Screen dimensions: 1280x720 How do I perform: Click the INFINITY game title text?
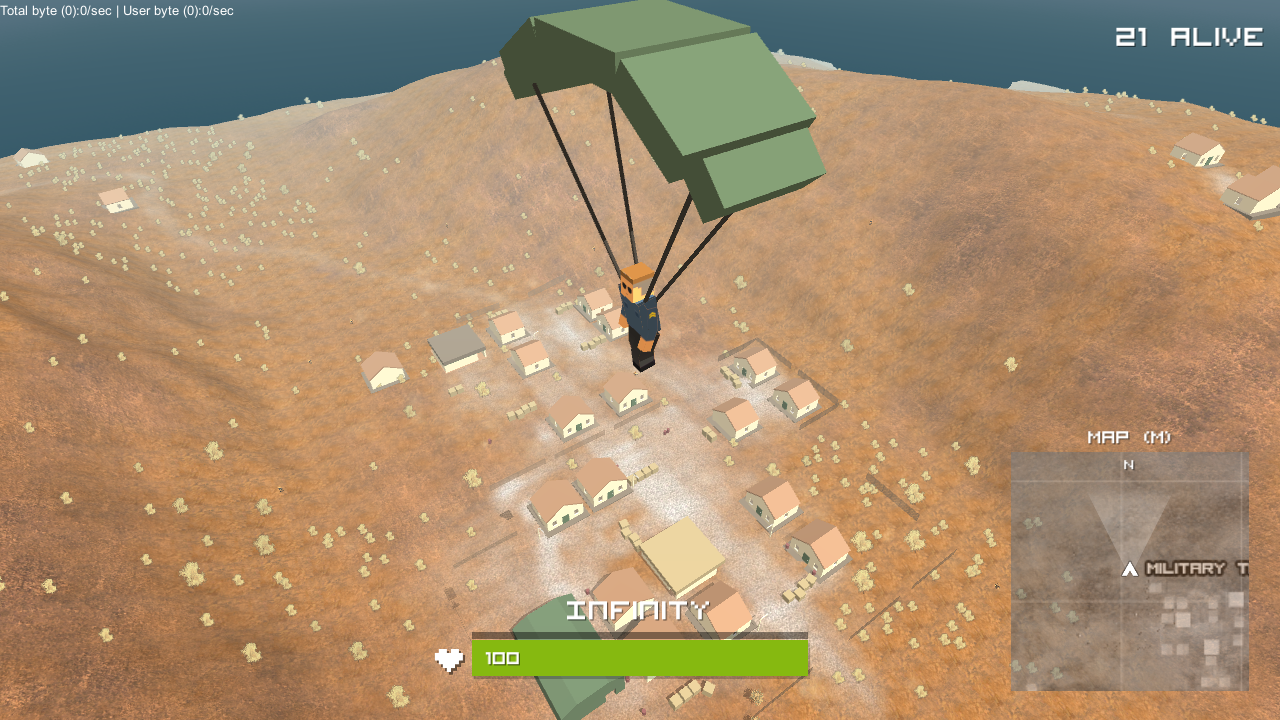(x=637, y=608)
